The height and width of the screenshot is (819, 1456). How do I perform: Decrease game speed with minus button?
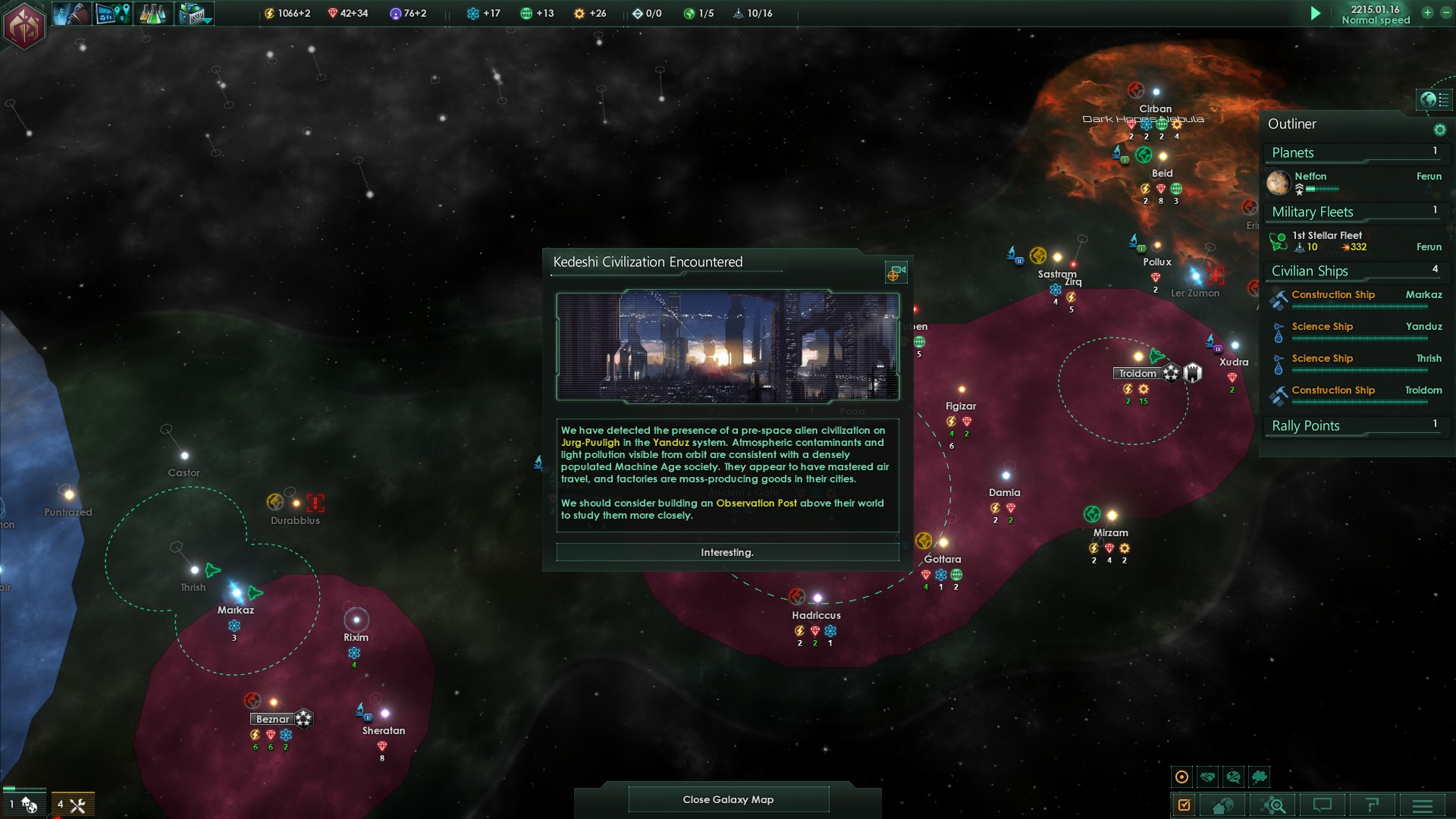[1446, 13]
